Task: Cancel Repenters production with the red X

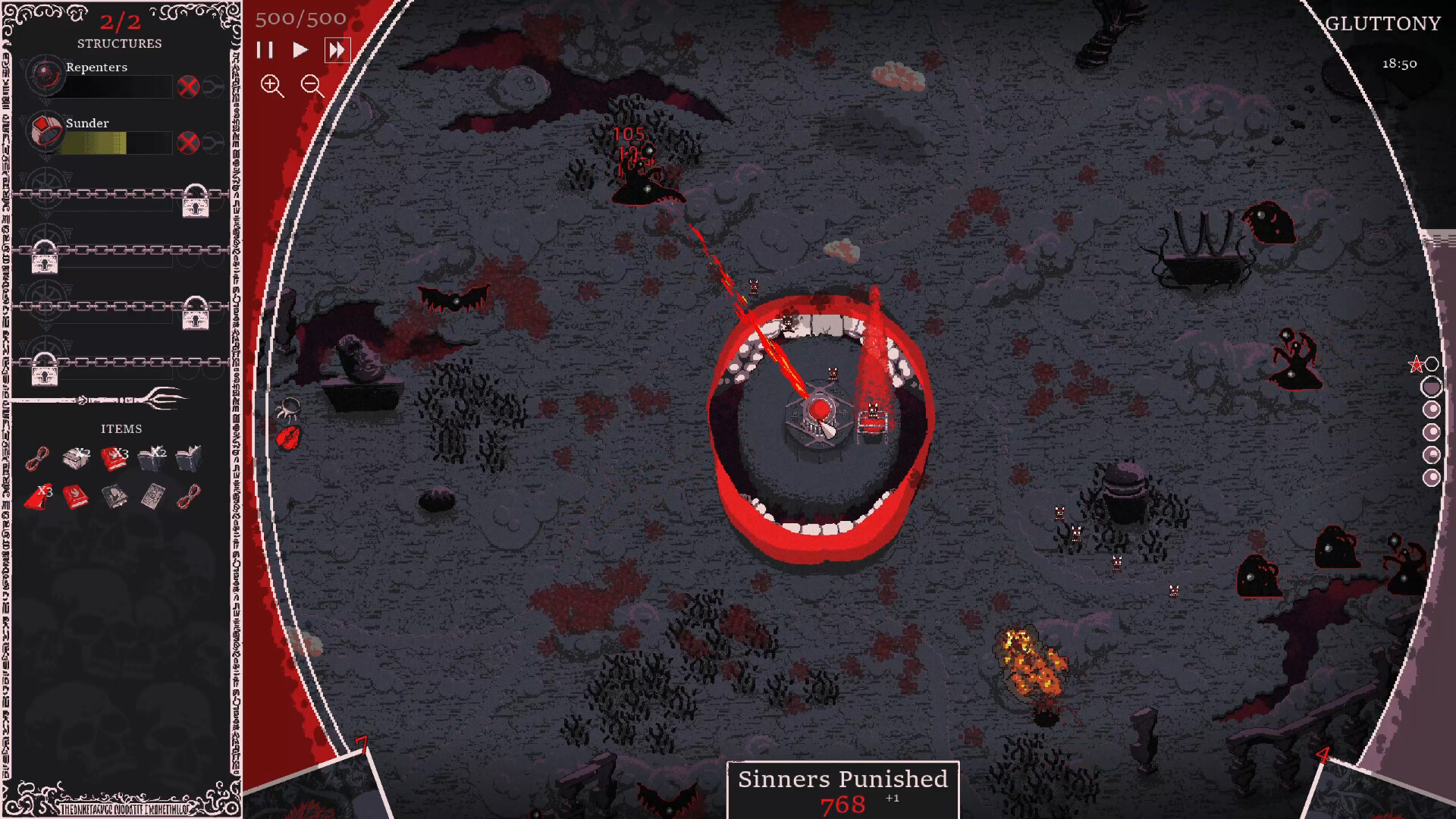Action: click(188, 86)
